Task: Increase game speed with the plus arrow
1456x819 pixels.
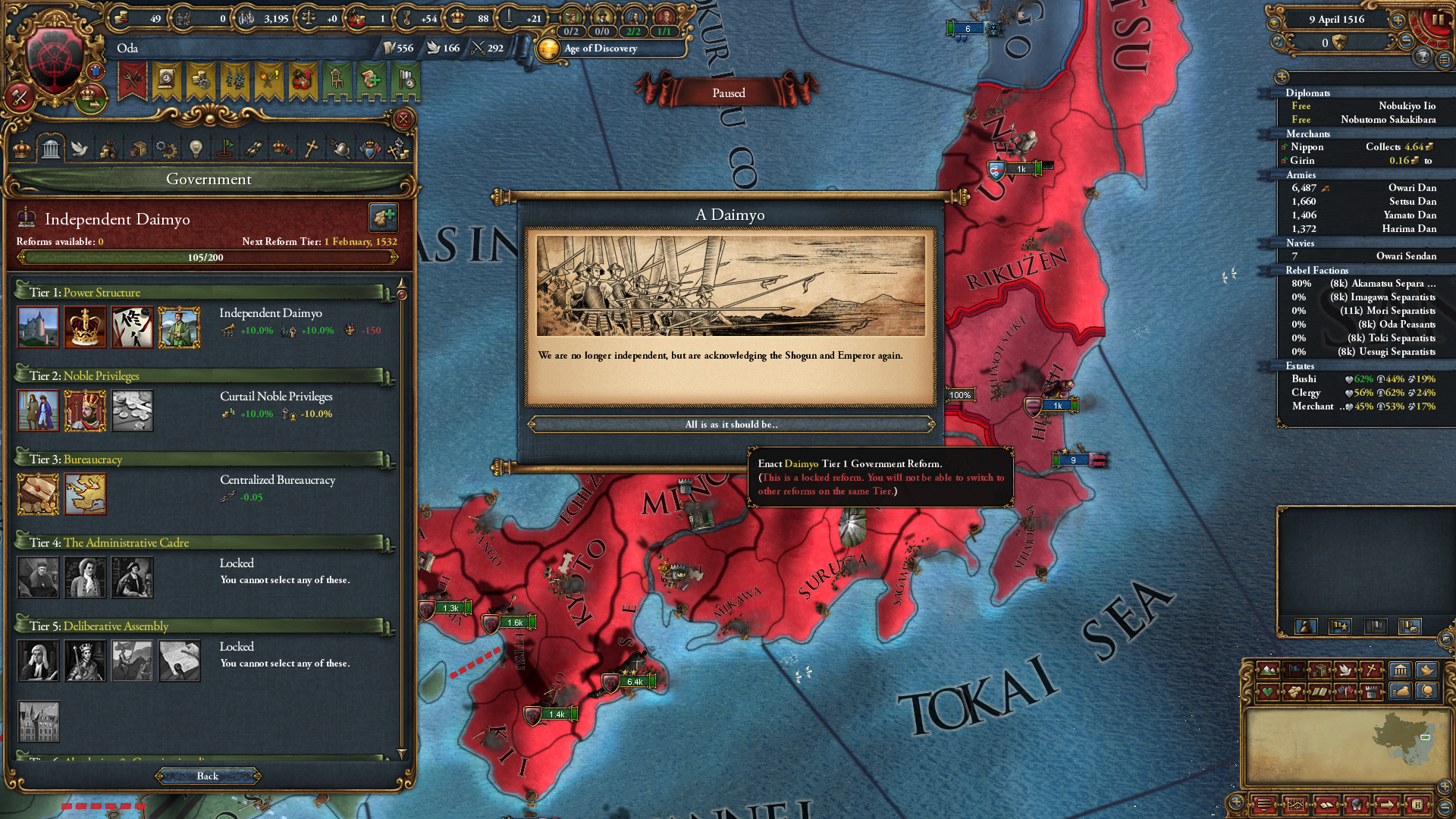Action: pyautogui.click(x=1398, y=20)
